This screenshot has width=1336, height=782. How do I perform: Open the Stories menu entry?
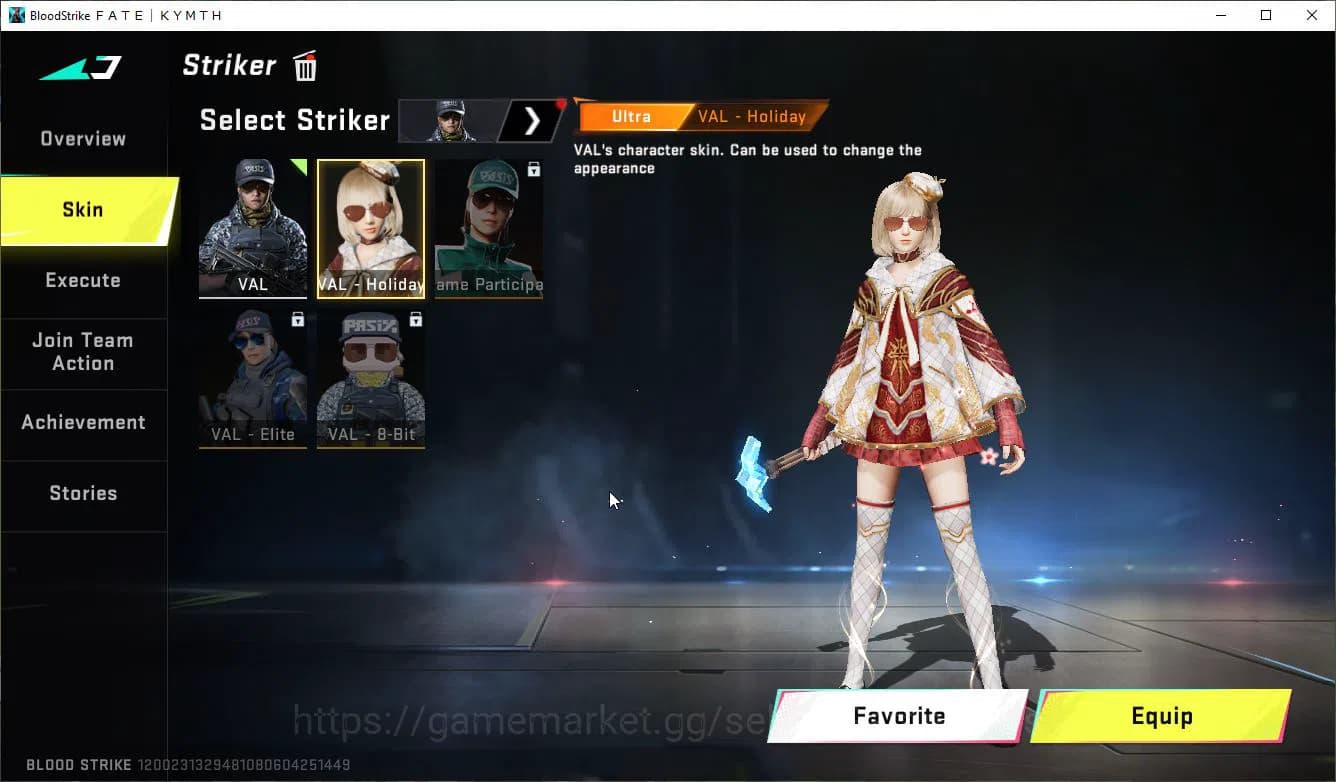pyautogui.click(x=83, y=492)
